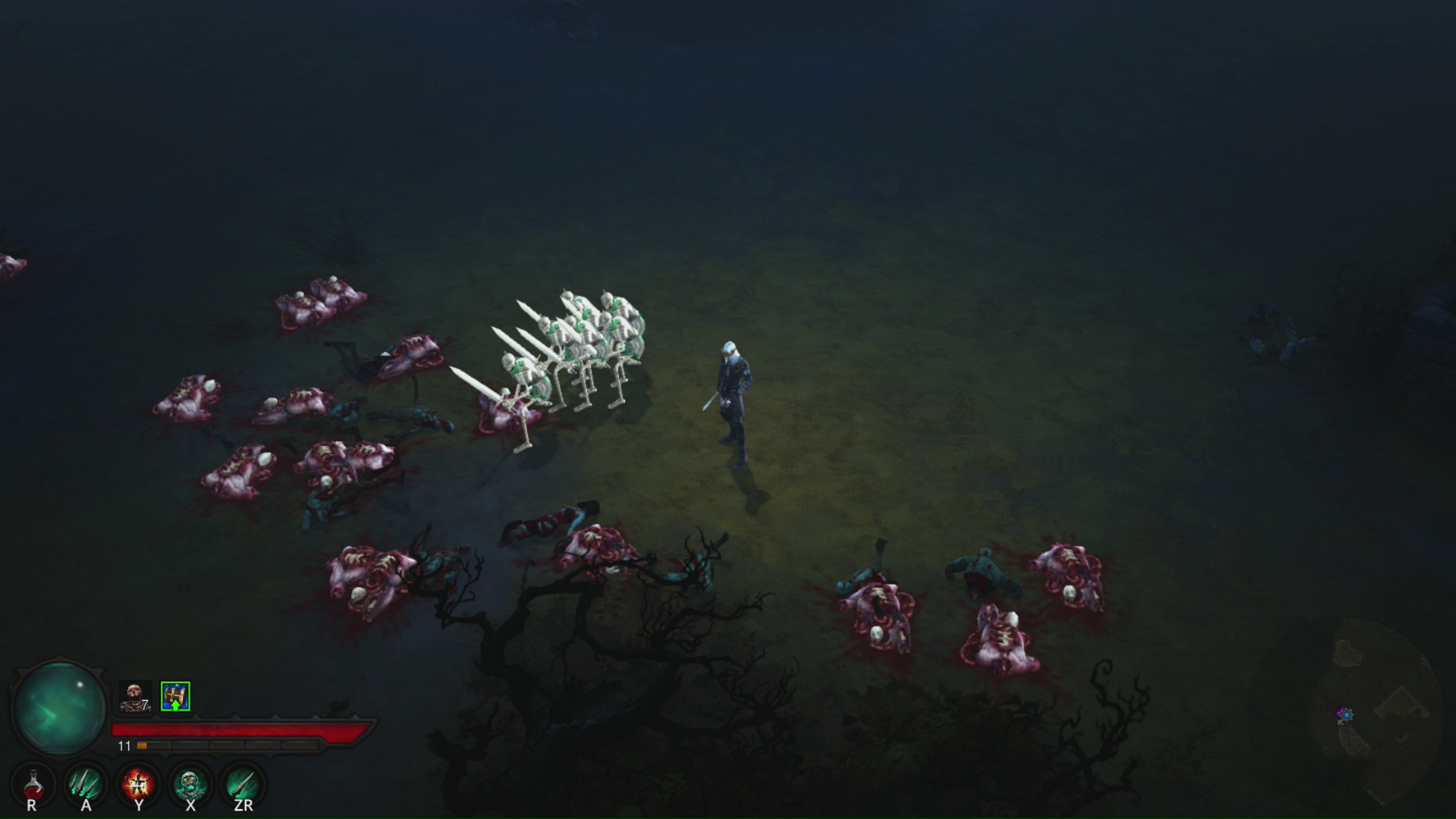Select the blue player marker on minimap
The width and height of the screenshot is (1456, 819).
(1345, 714)
